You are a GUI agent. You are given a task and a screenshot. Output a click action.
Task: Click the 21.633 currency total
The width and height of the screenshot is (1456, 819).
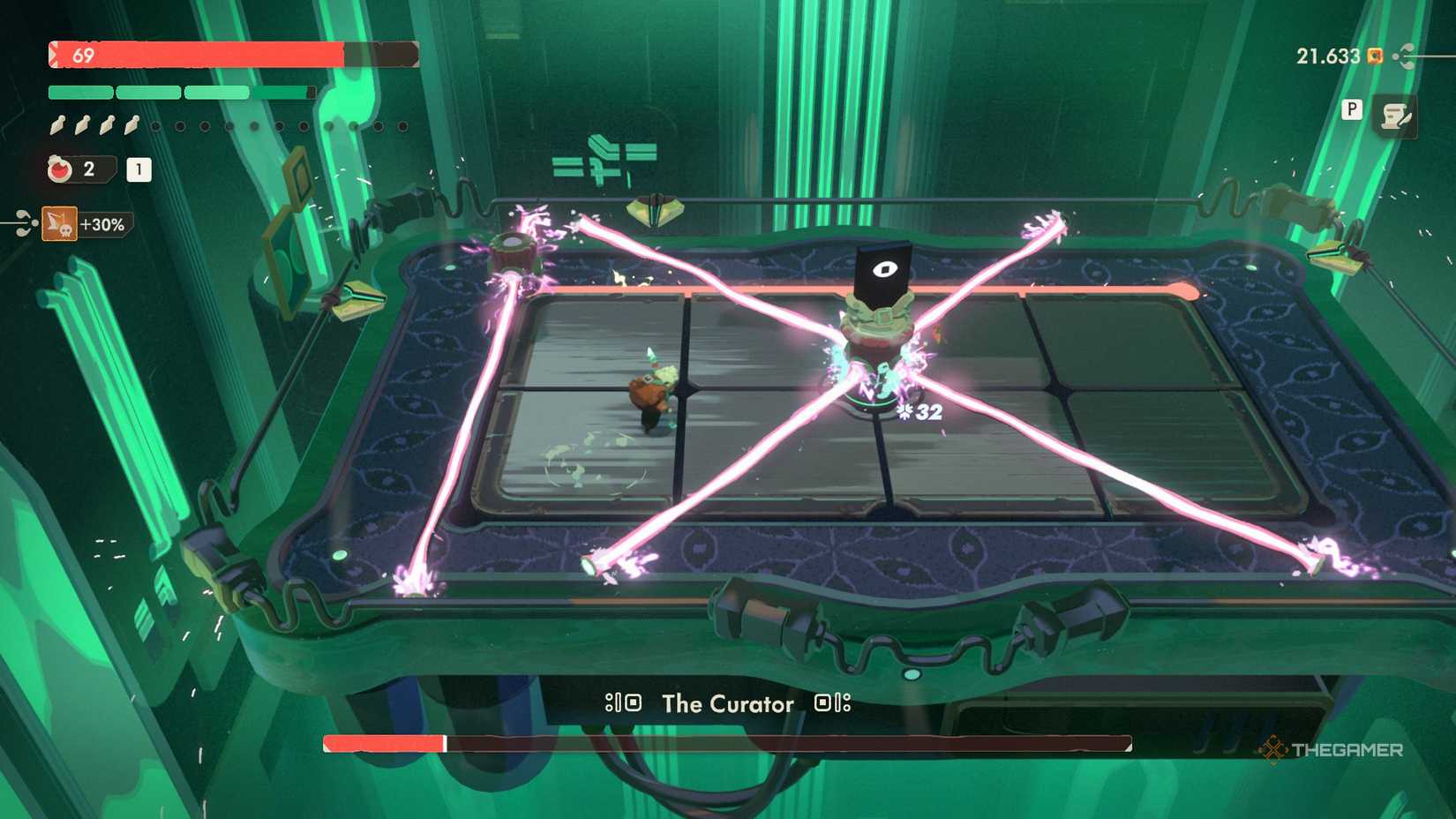pos(1326,55)
